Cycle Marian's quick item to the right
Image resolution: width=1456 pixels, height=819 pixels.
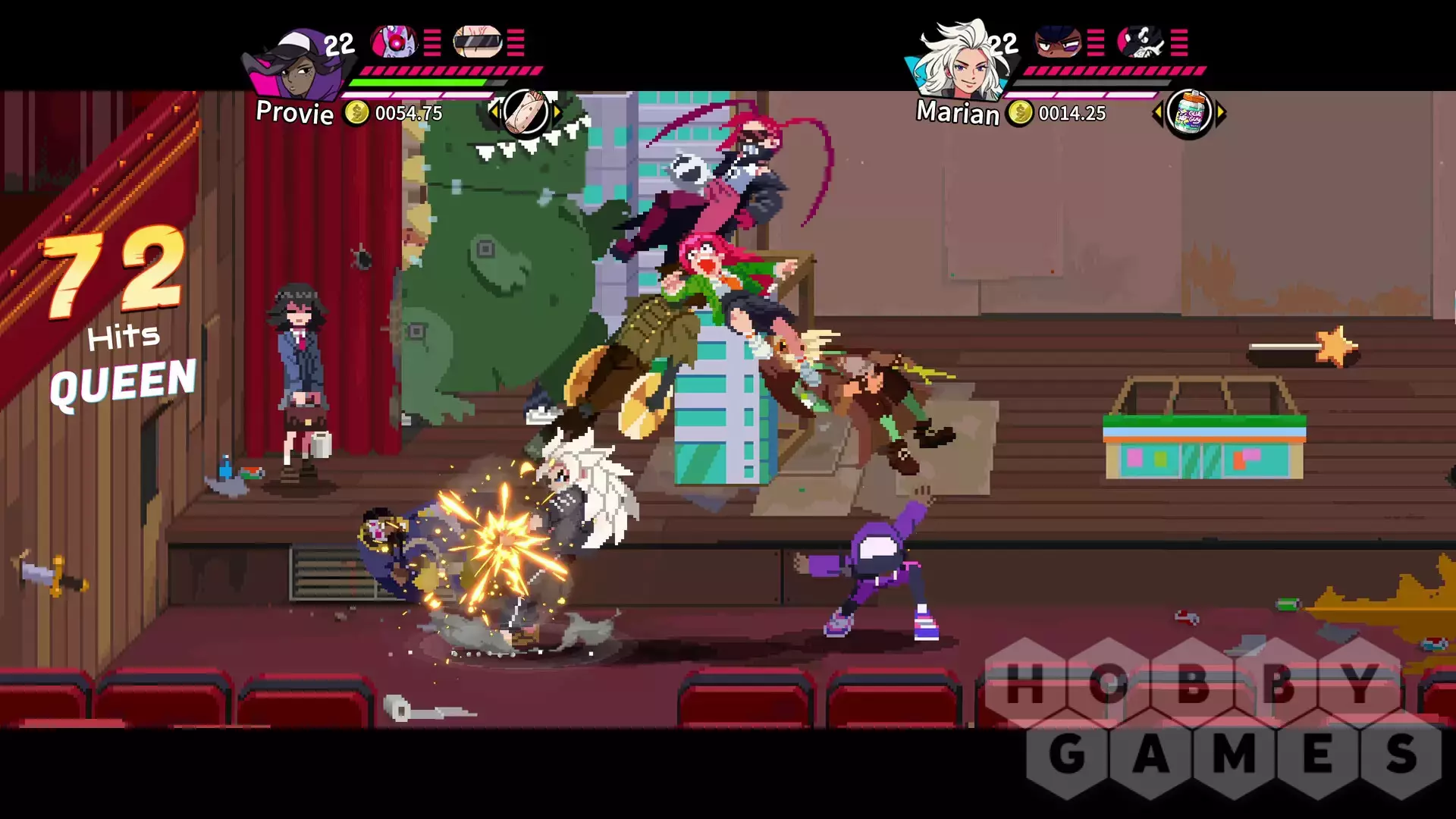pyautogui.click(x=1221, y=114)
